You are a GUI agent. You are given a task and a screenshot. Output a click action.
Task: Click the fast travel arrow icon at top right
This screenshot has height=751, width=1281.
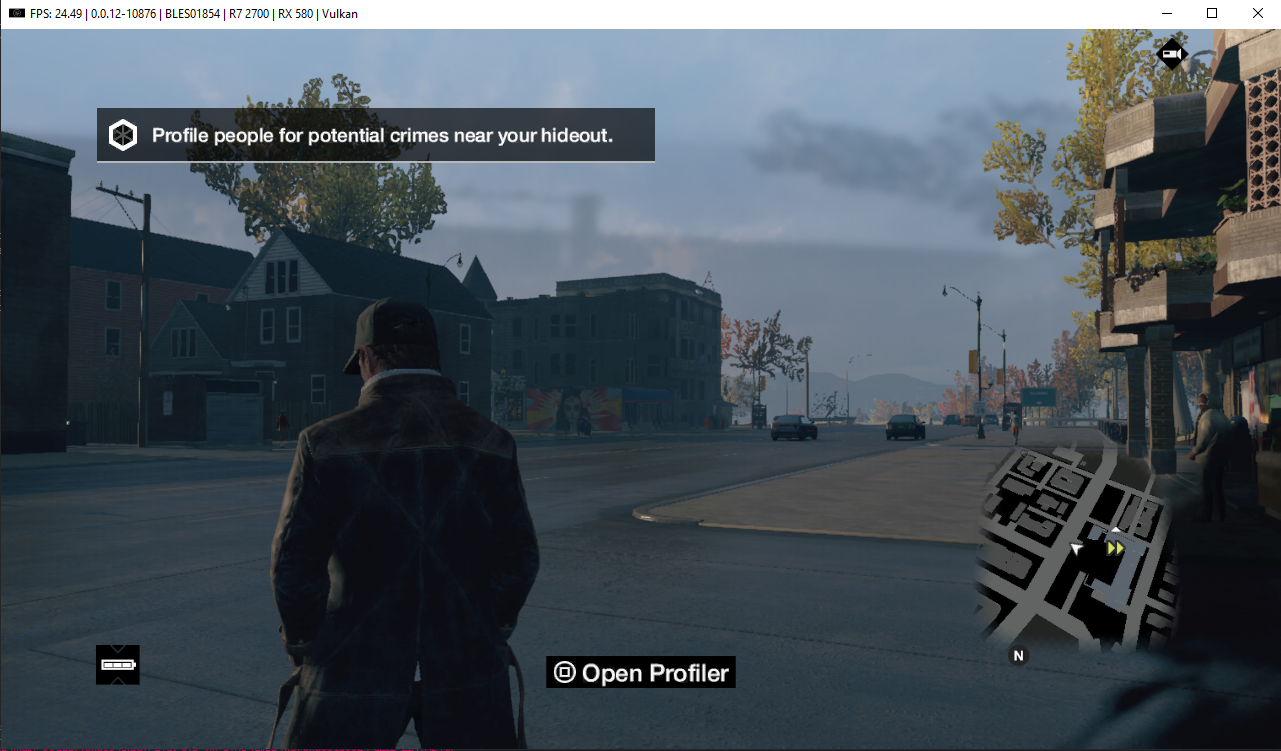(1171, 54)
